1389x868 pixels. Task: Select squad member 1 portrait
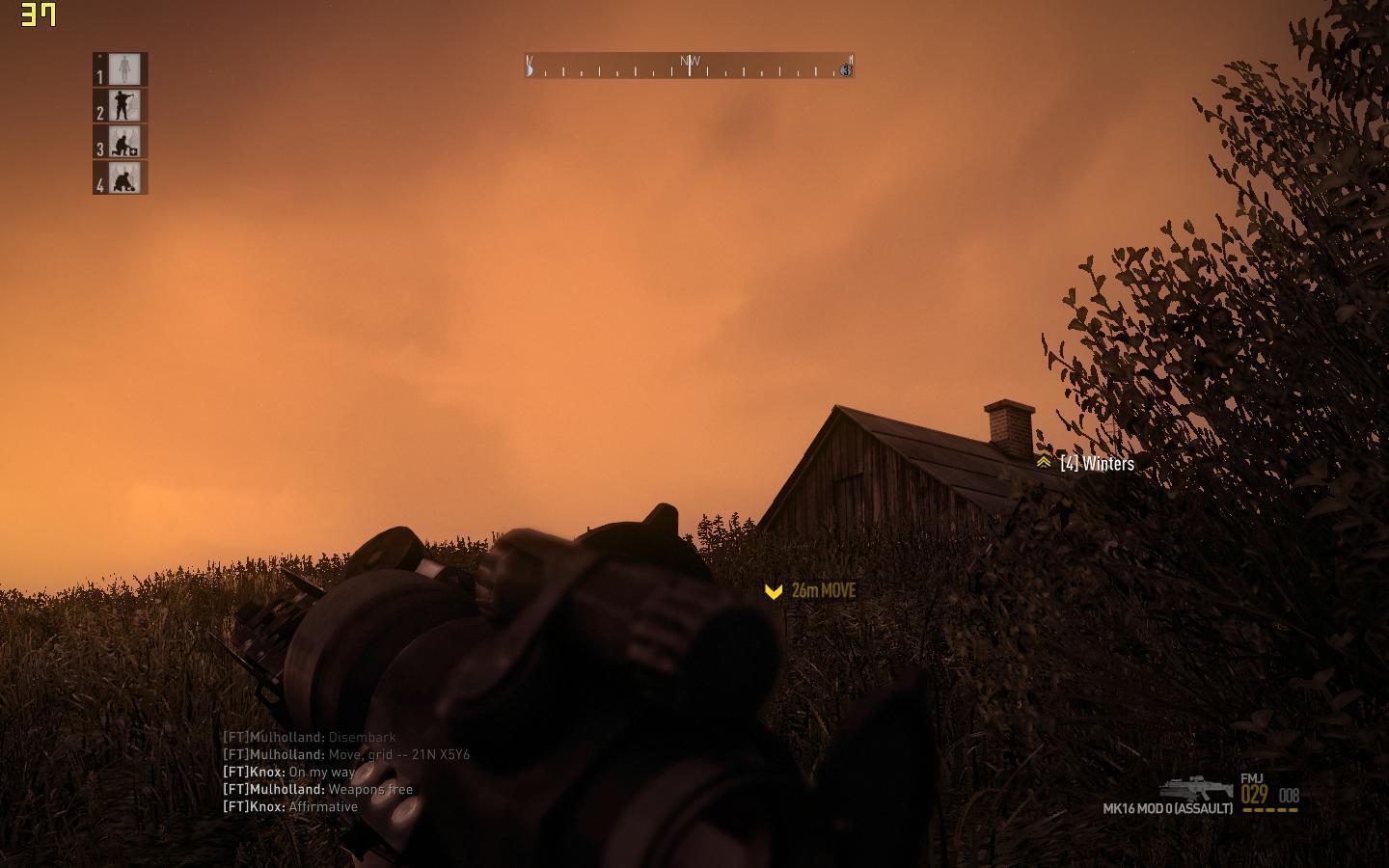tap(124, 69)
